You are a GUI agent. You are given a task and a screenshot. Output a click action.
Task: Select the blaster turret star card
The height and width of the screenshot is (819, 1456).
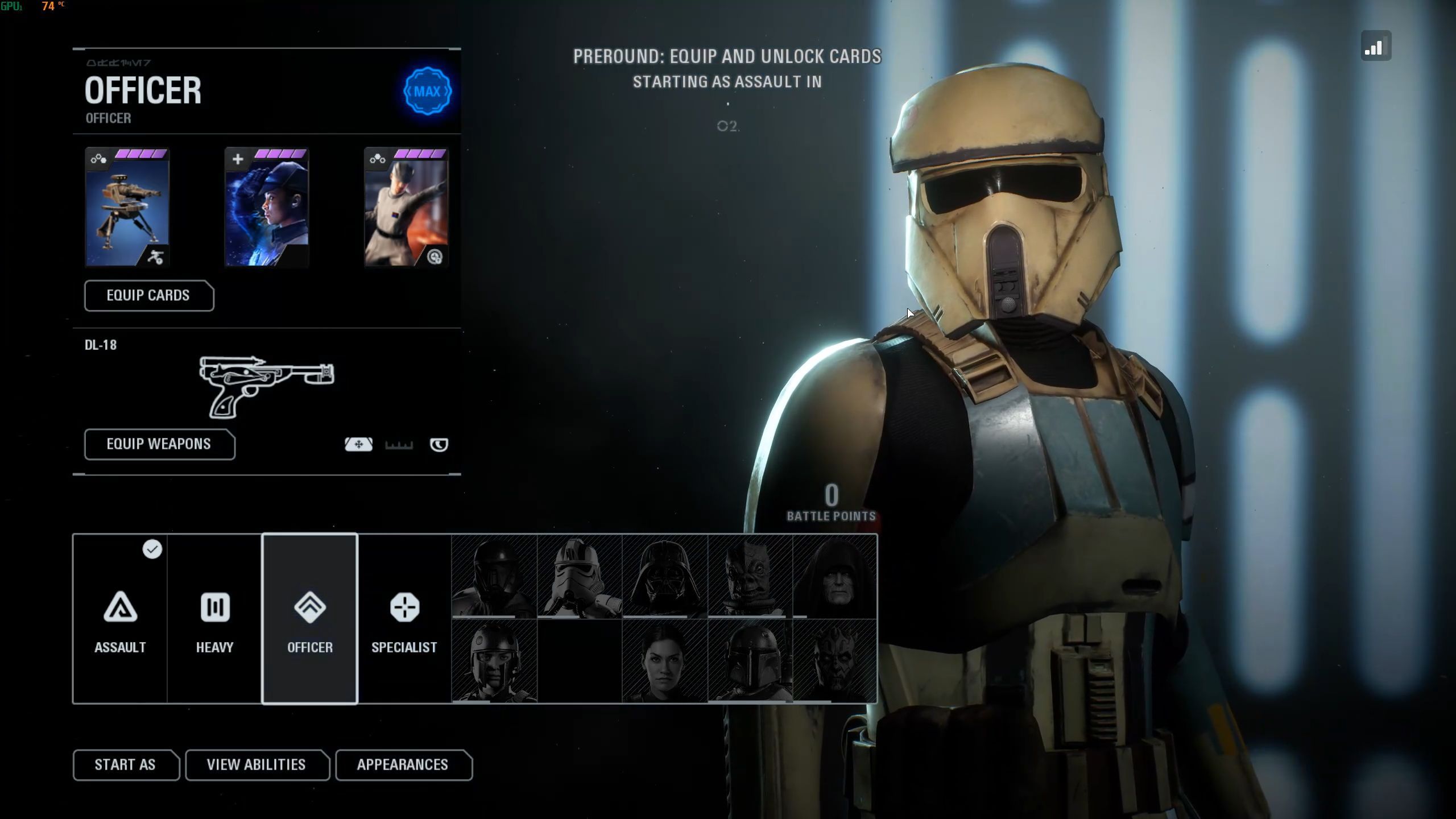tap(127, 208)
